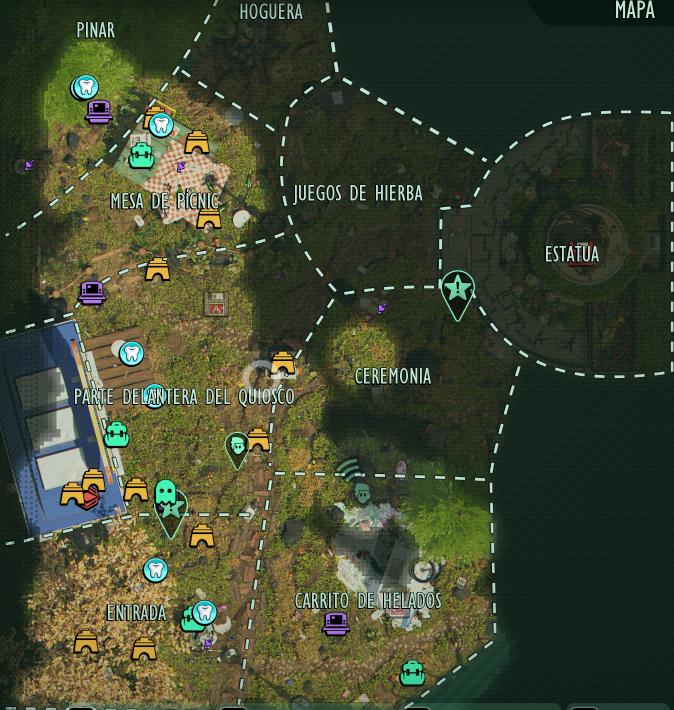Choose the green backpack marker beside the blue kiosk
The width and height of the screenshot is (674, 710).
pyautogui.click(x=116, y=435)
